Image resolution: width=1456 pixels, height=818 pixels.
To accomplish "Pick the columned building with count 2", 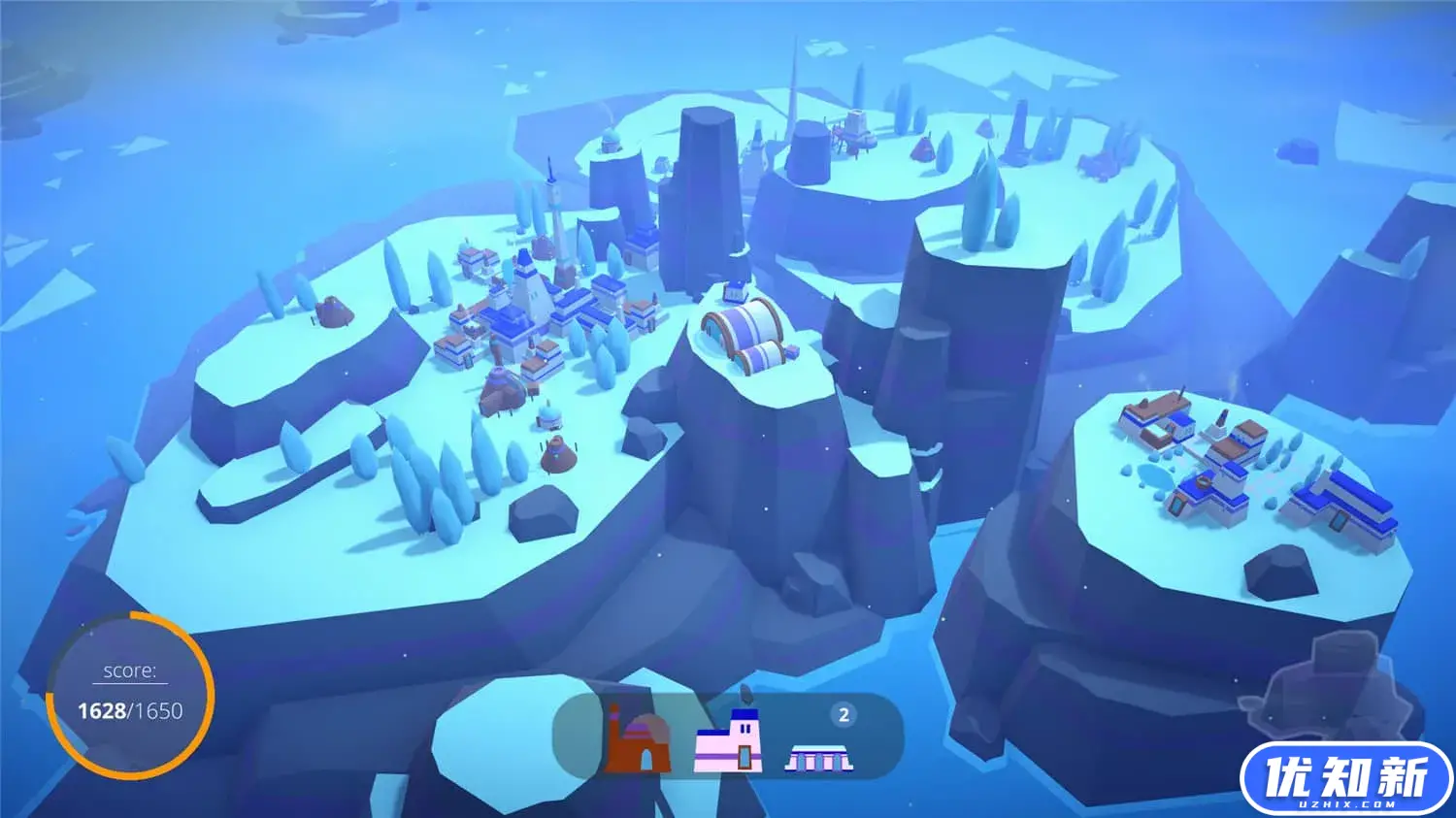I will pyautogui.click(x=818, y=756).
